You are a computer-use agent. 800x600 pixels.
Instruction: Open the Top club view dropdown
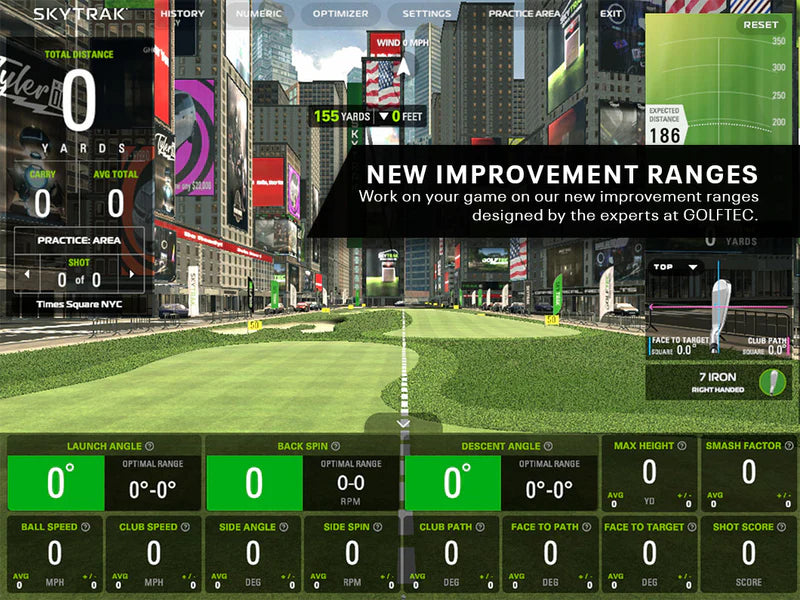(675, 267)
